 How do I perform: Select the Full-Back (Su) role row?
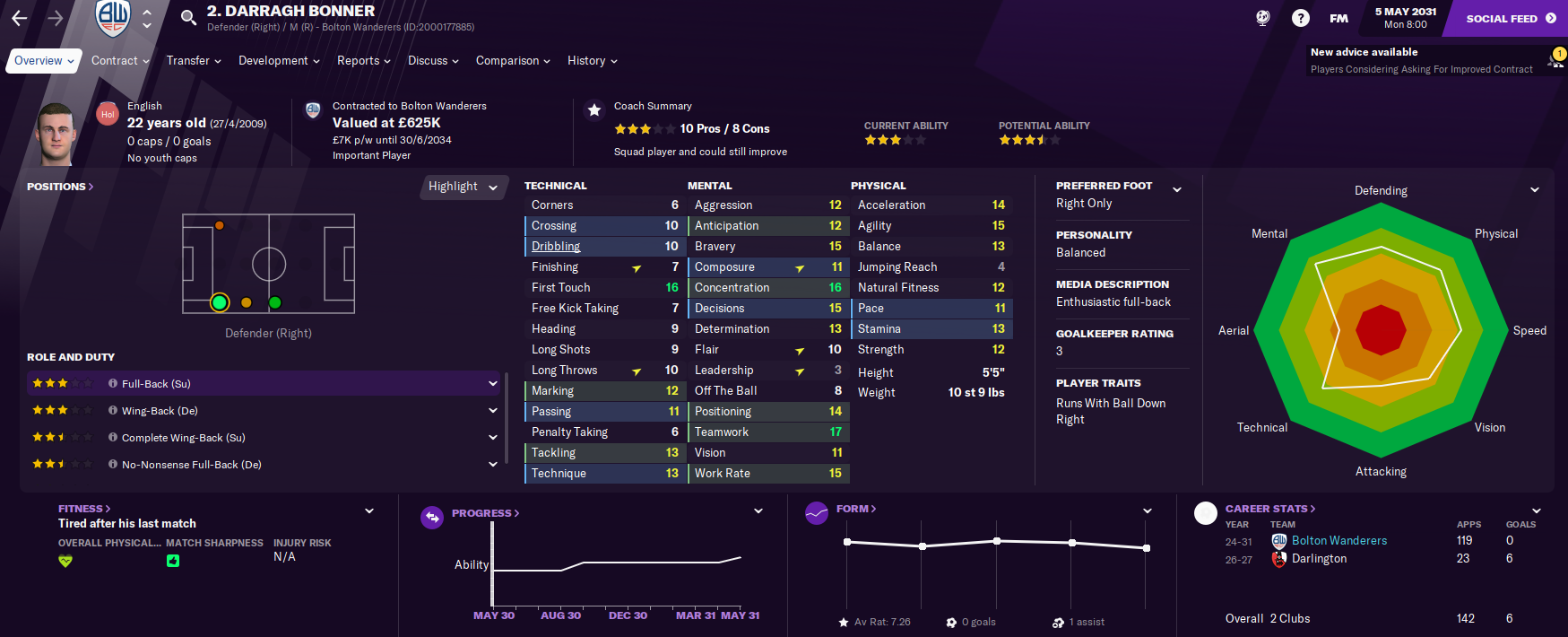point(260,384)
